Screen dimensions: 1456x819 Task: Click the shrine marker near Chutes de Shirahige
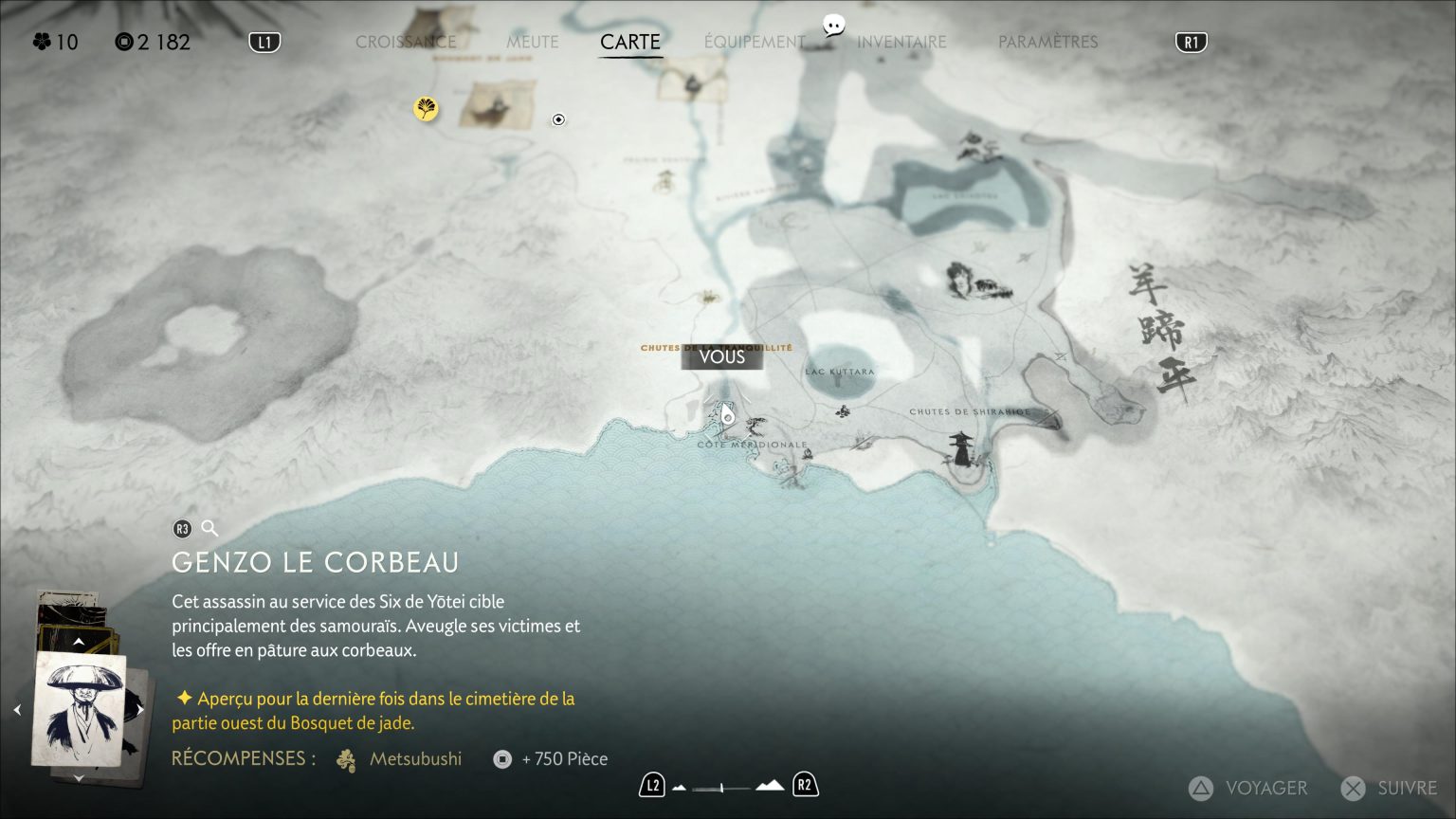[x=960, y=446]
